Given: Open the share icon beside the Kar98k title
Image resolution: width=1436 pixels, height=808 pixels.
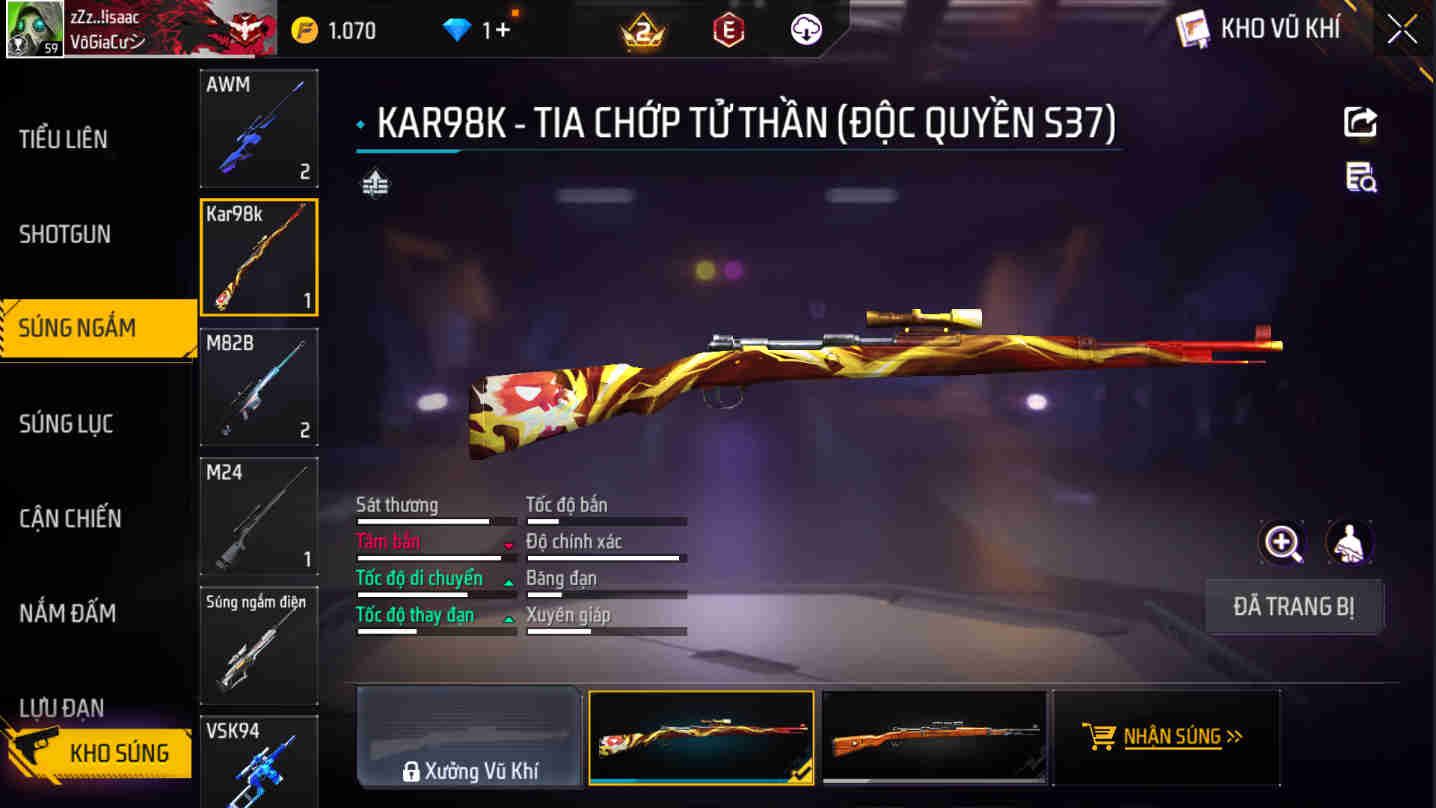Looking at the screenshot, I should [1361, 122].
